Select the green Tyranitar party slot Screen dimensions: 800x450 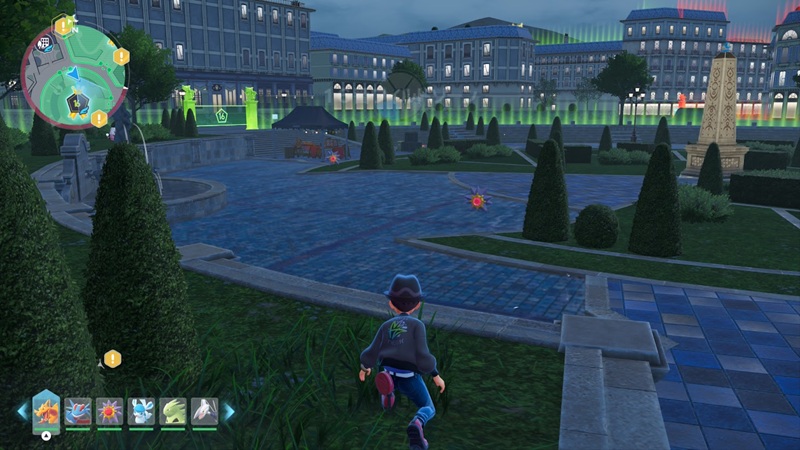(173, 411)
